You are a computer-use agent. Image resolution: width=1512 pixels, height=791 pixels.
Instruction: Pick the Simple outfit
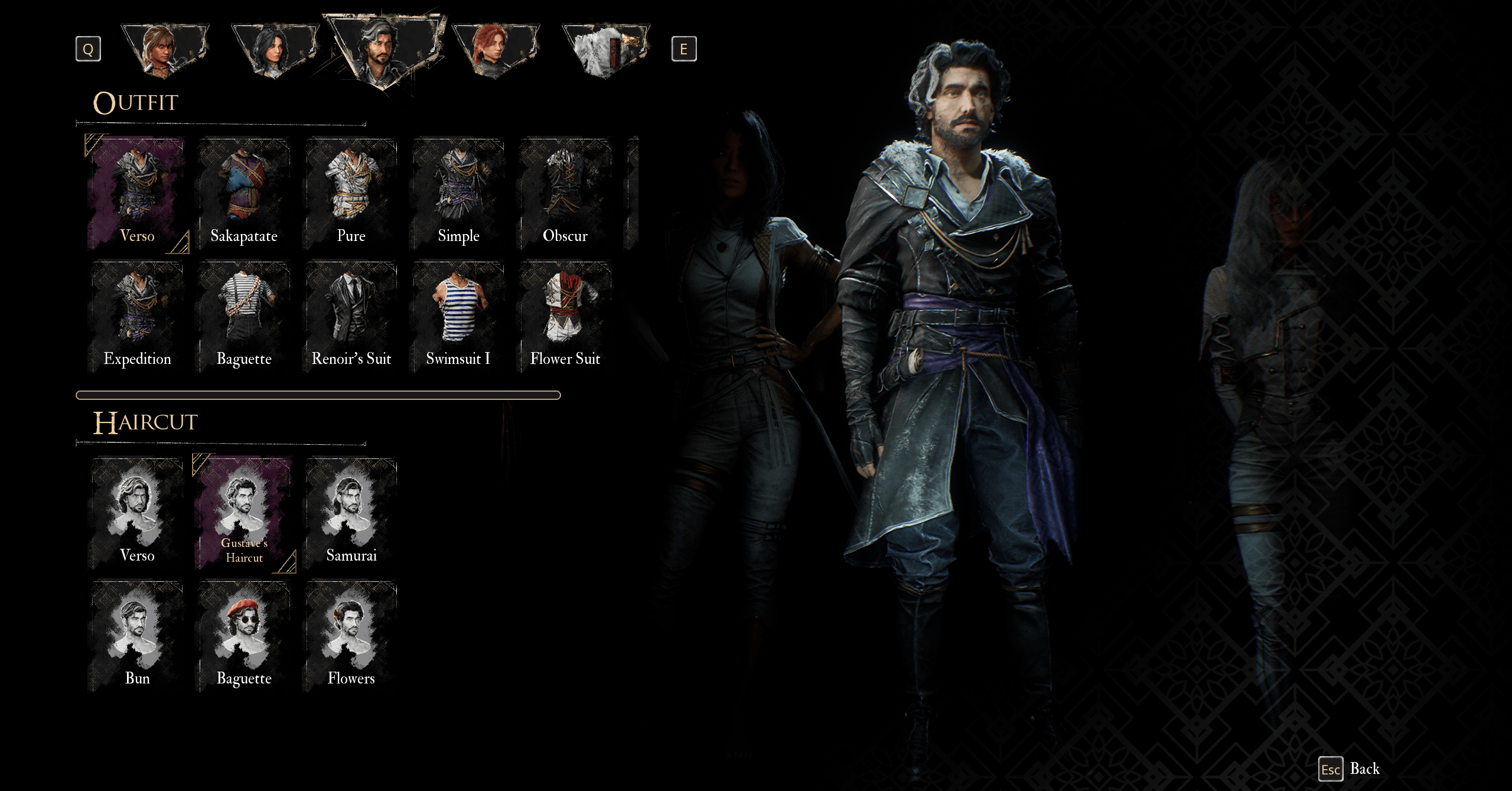pos(458,194)
